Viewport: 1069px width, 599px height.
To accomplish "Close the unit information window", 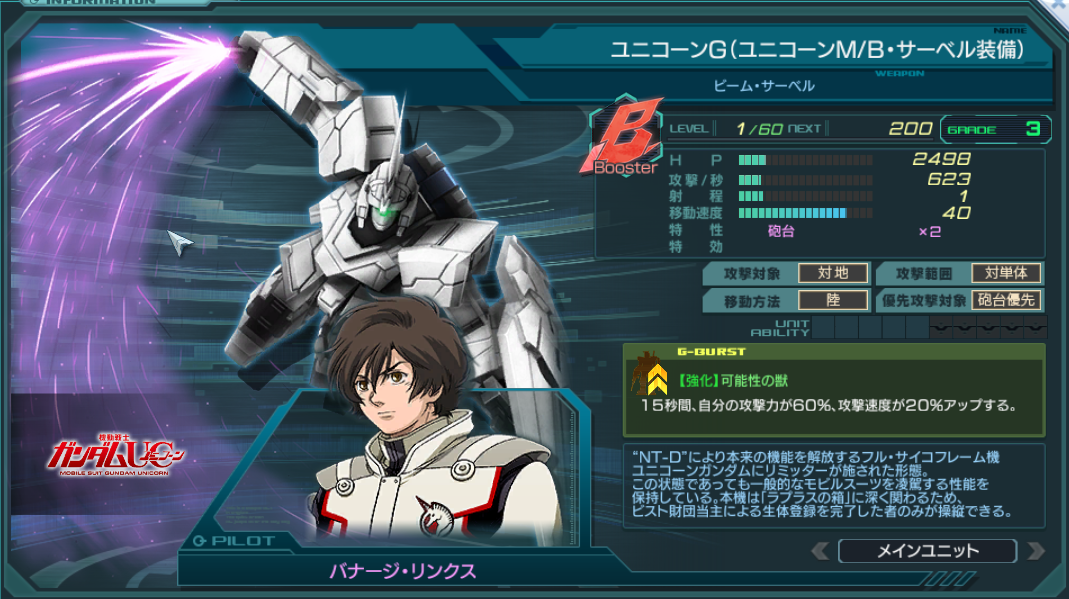I will 1060,5.
